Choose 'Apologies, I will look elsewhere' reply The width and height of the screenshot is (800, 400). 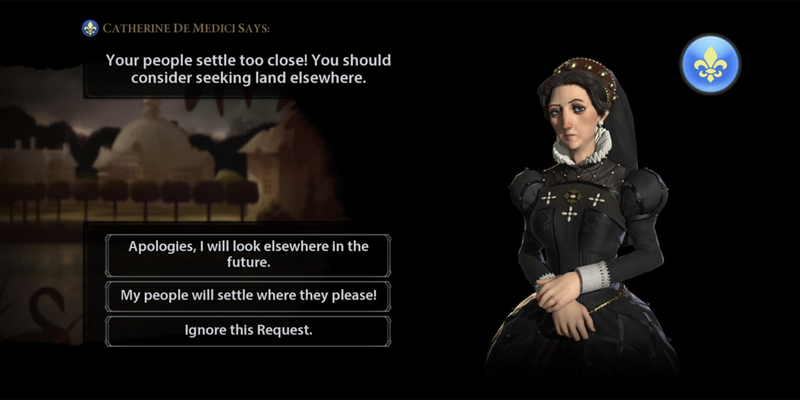click(248, 255)
